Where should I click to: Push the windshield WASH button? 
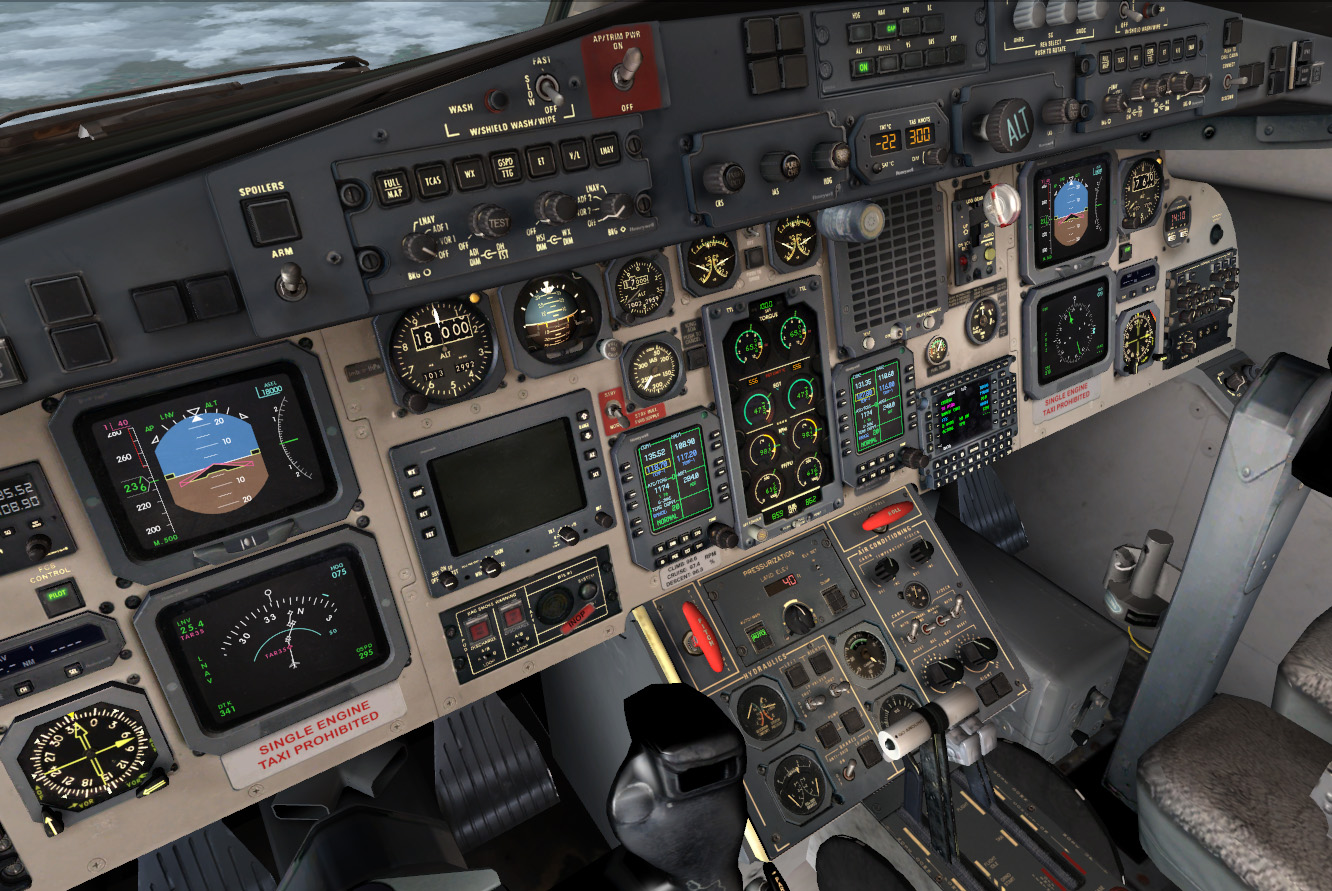(494, 100)
